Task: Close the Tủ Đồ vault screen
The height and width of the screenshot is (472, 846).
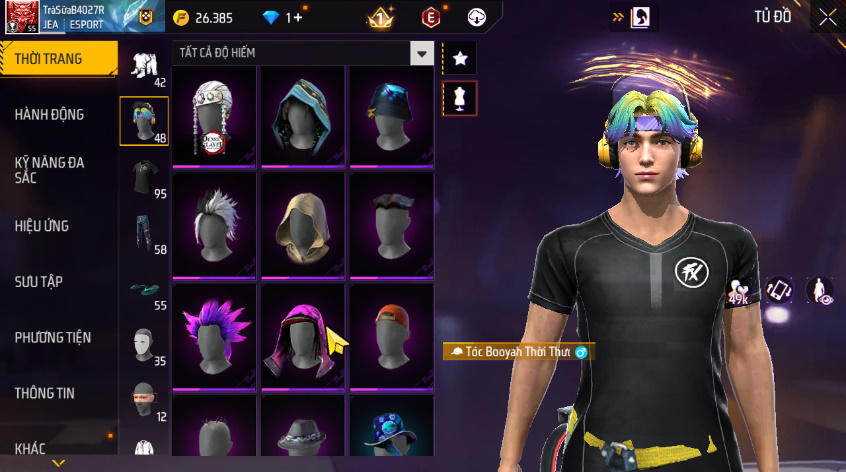Action: click(828, 17)
